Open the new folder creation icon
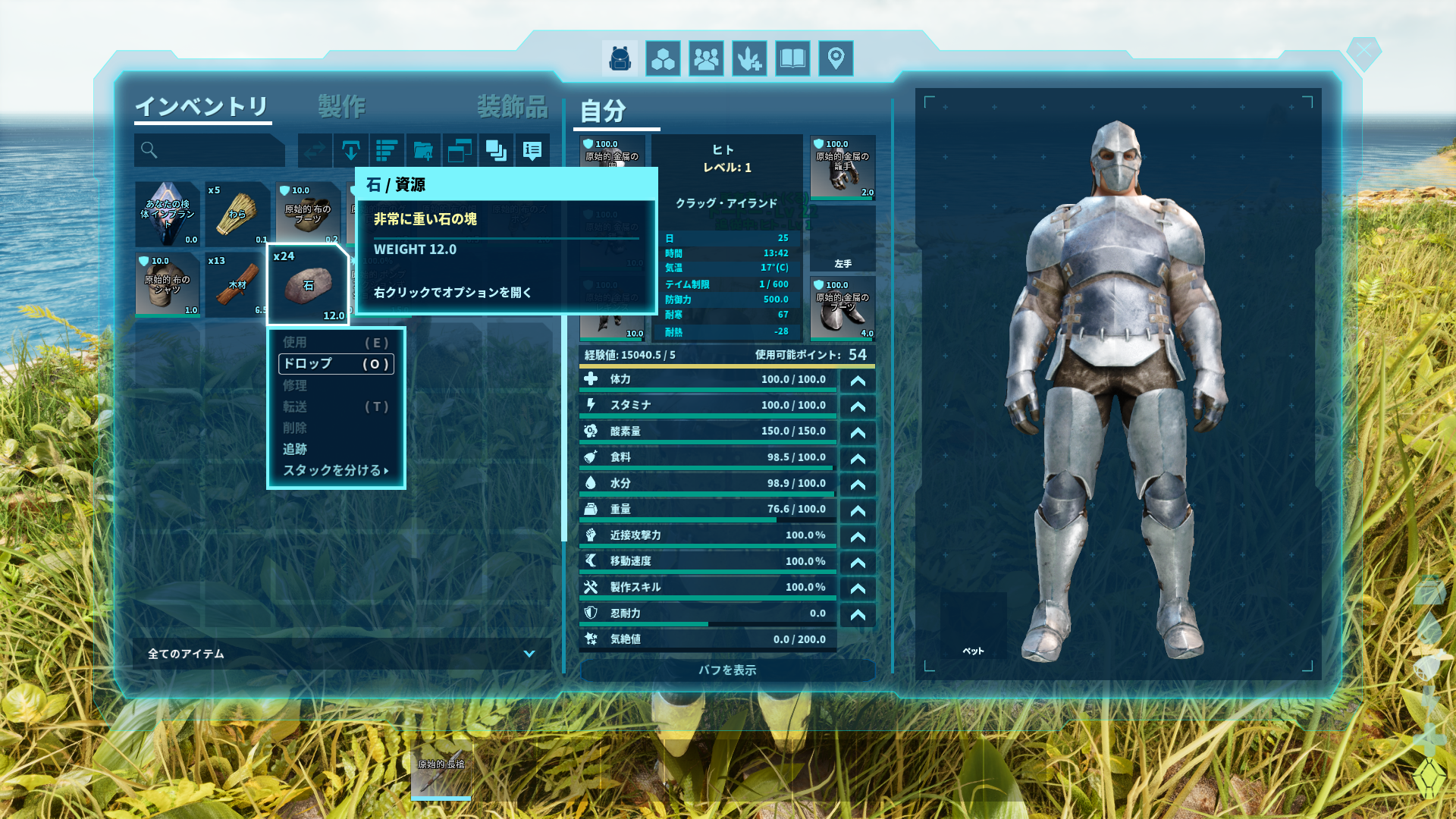Screen dimensions: 1456x819 422,150
